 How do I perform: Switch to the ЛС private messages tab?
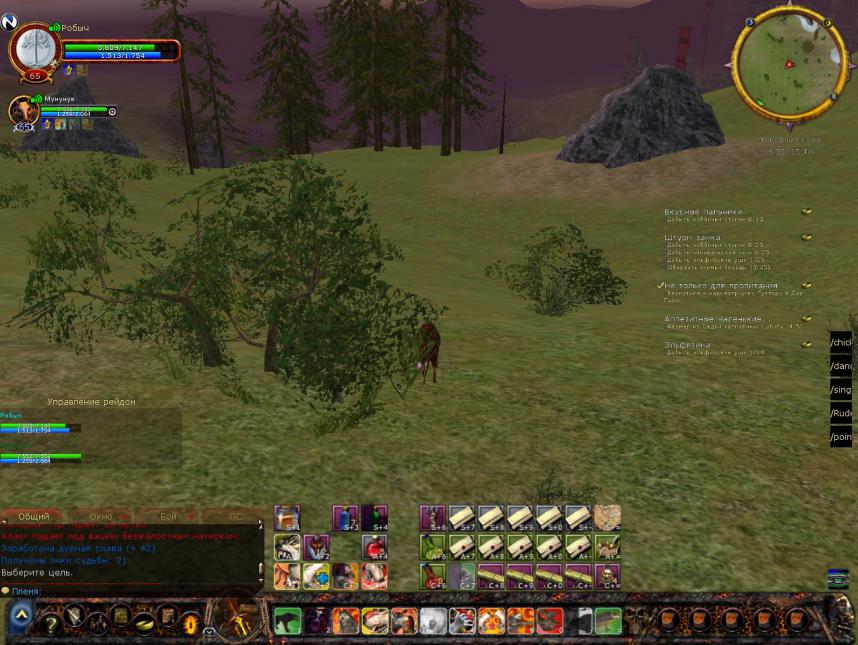click(236, 516)
